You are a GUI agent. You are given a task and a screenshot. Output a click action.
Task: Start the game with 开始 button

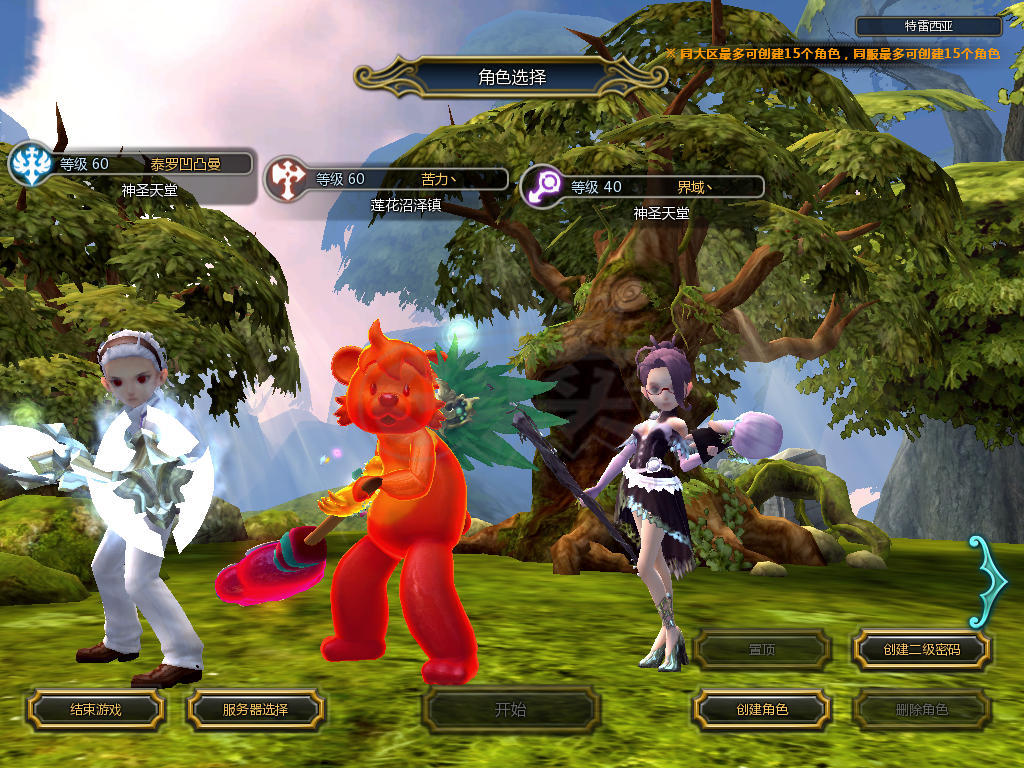point(510,710)
